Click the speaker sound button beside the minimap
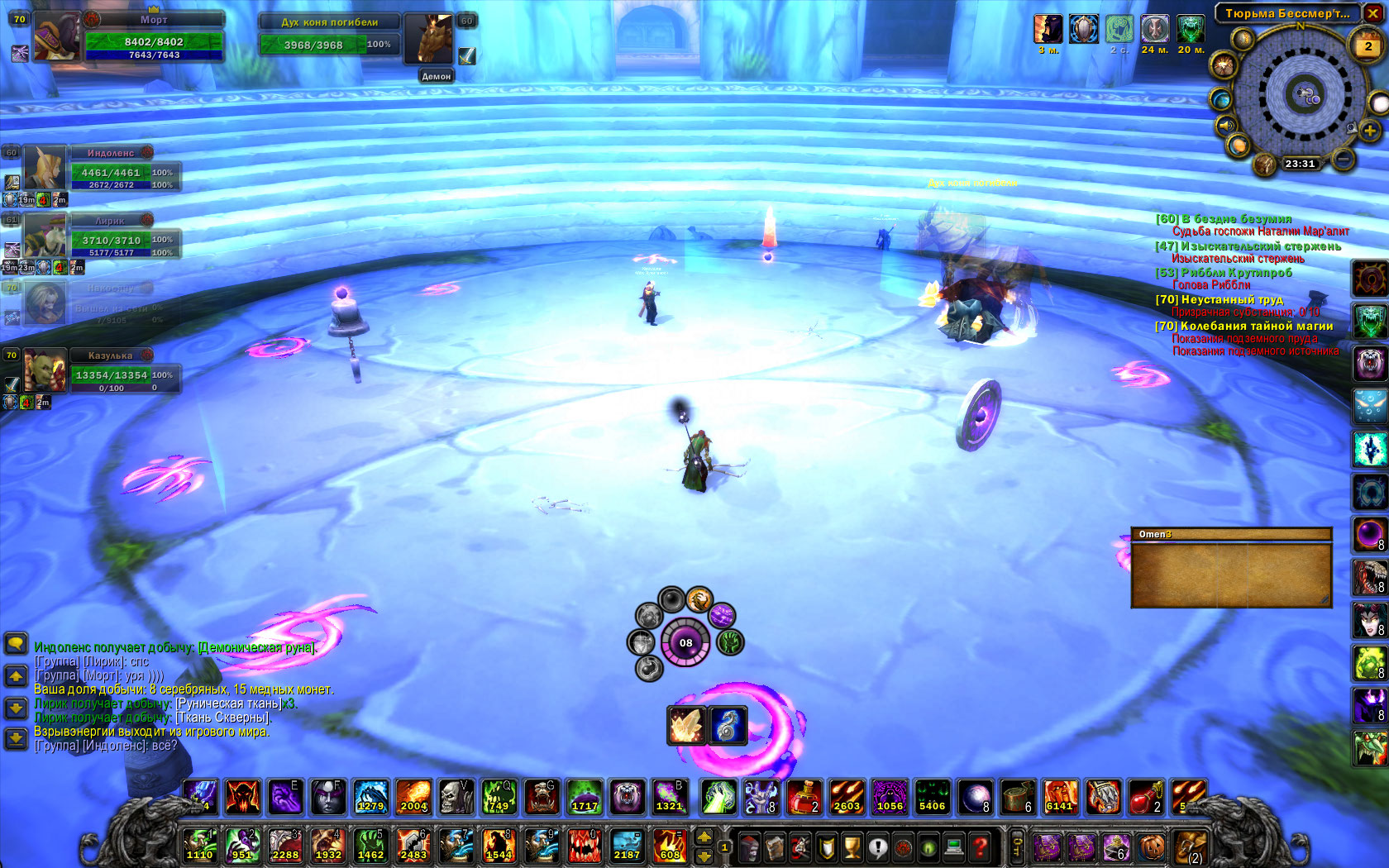This screenshot has height=868, width=1389. [x=1225, y=126]
